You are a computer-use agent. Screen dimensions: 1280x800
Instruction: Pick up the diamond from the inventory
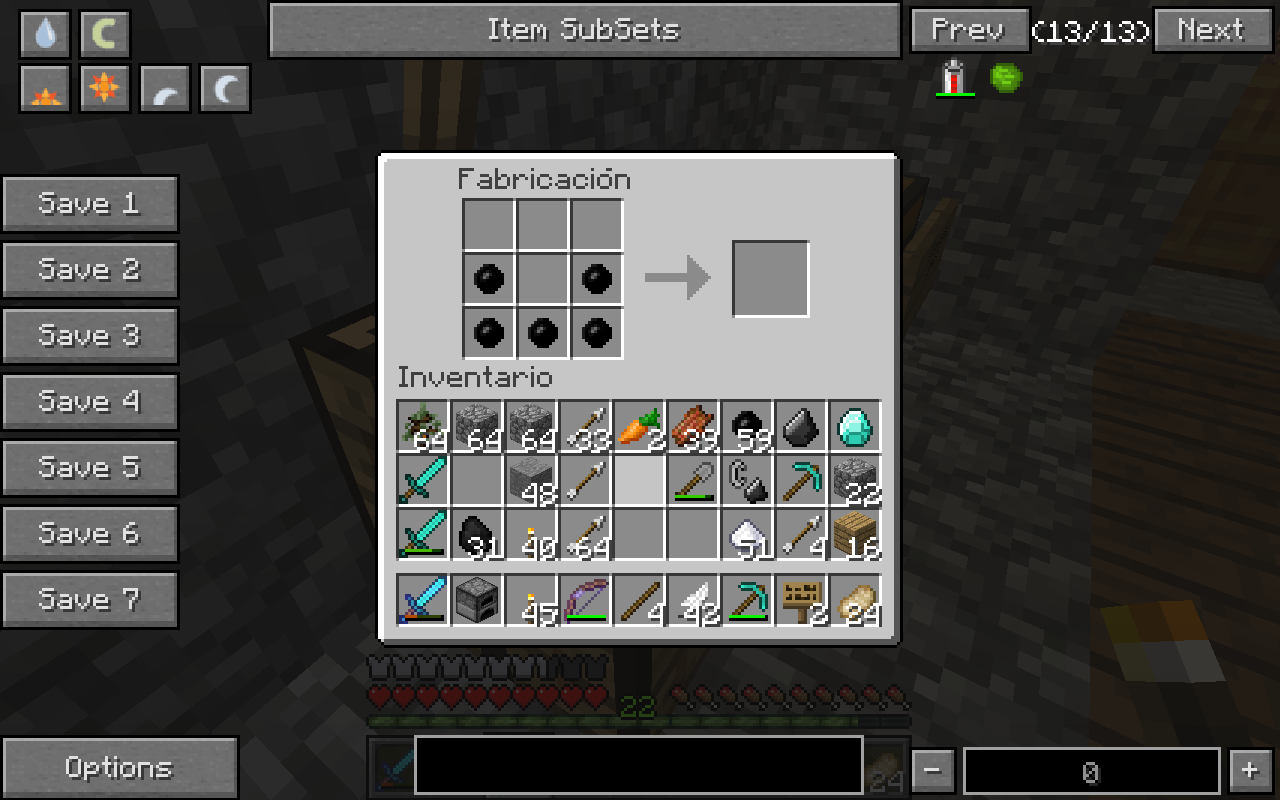(x=855, y=426)
